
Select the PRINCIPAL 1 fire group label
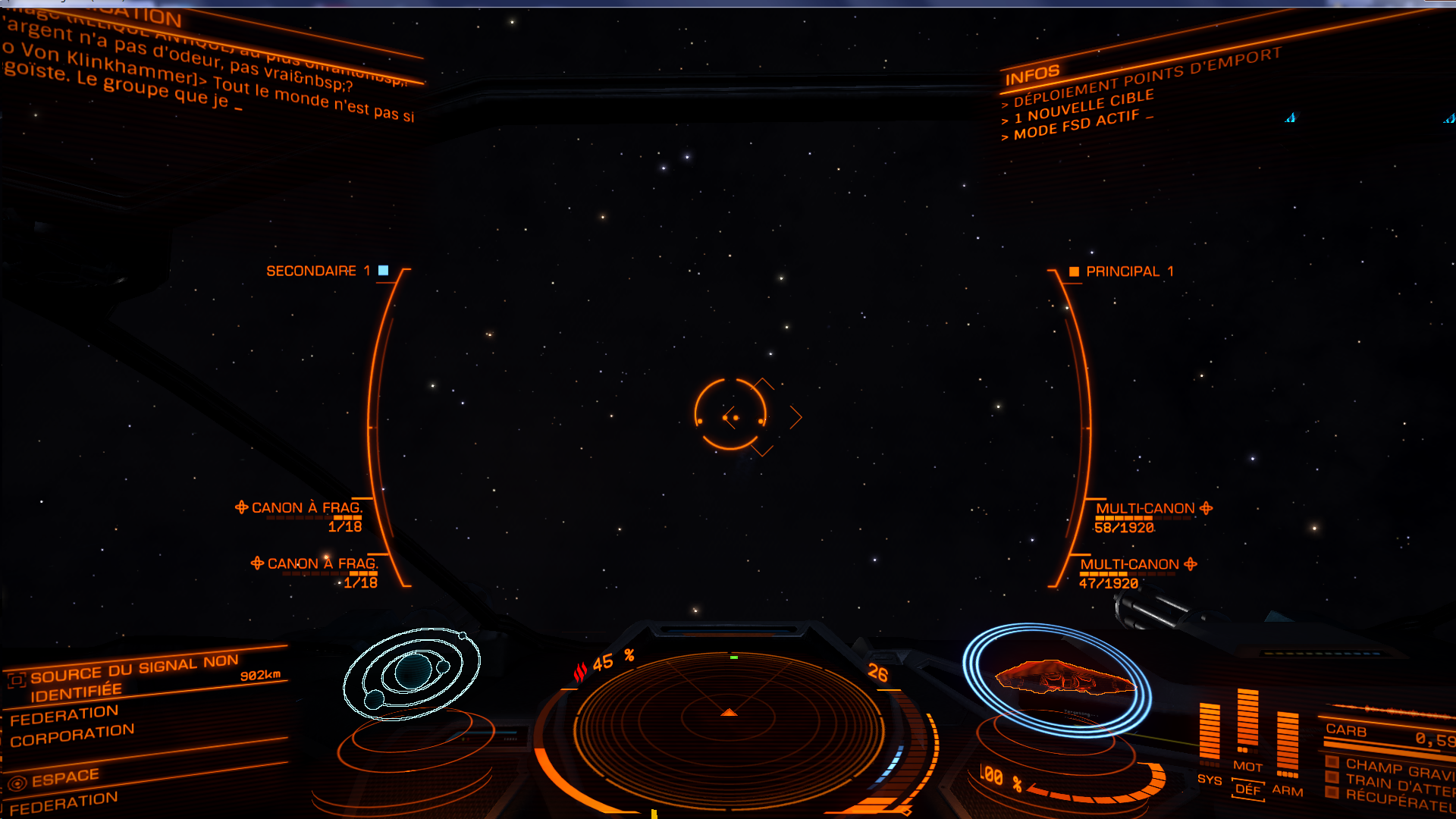(x=1129, y=271)
